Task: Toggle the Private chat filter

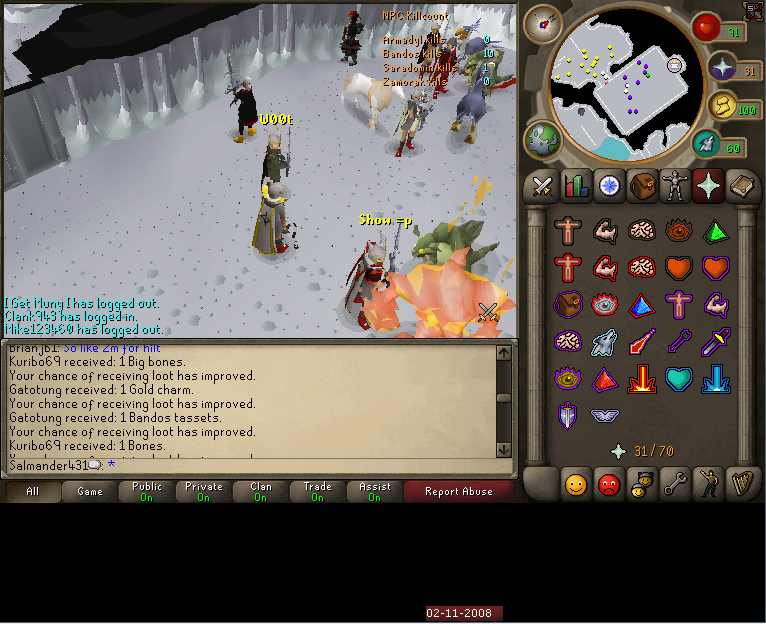Action: [x=204, y=491]
